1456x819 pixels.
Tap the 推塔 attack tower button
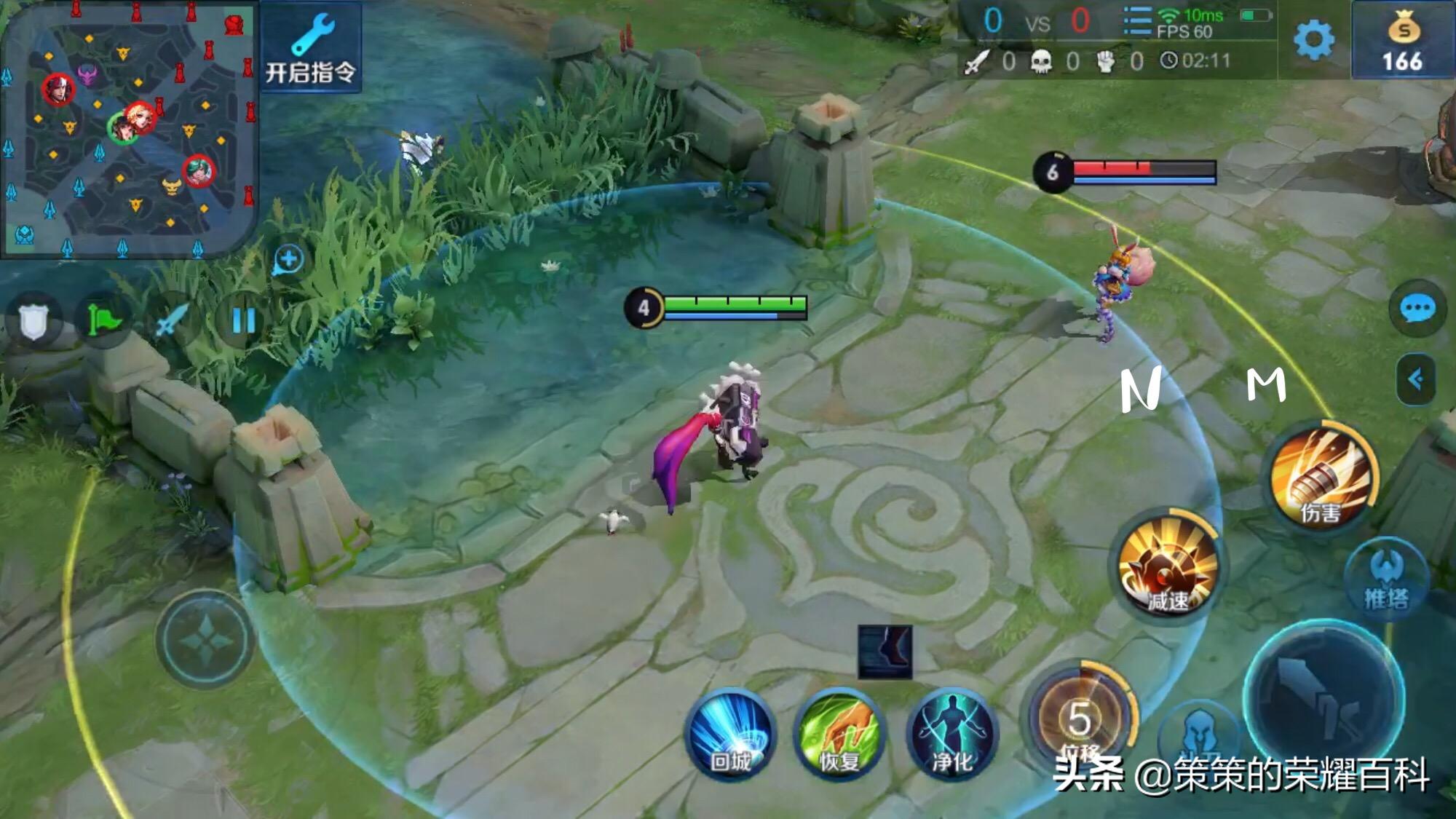coord(1386,579)
